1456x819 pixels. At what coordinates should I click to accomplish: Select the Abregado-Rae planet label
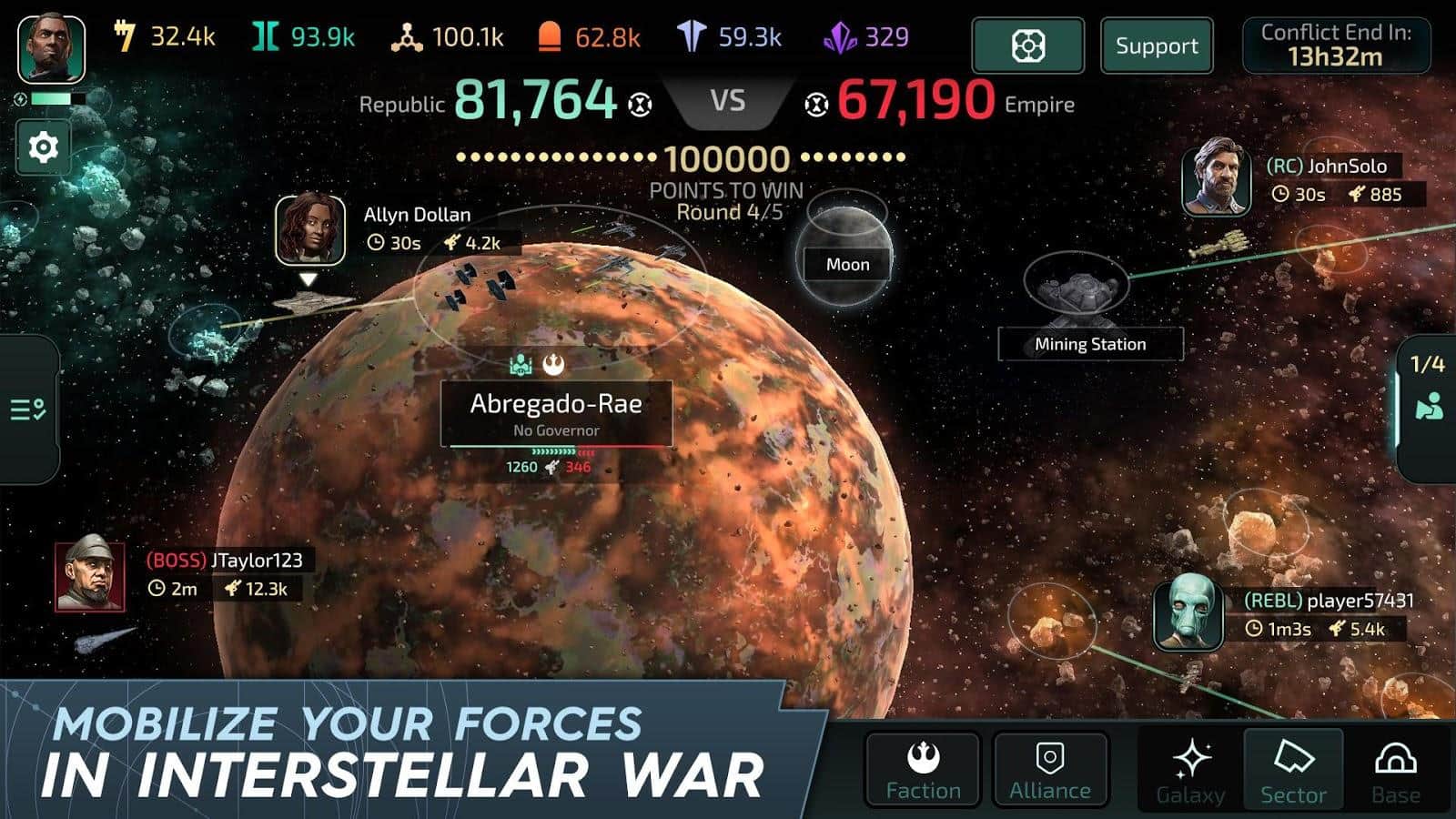point(556,412)
